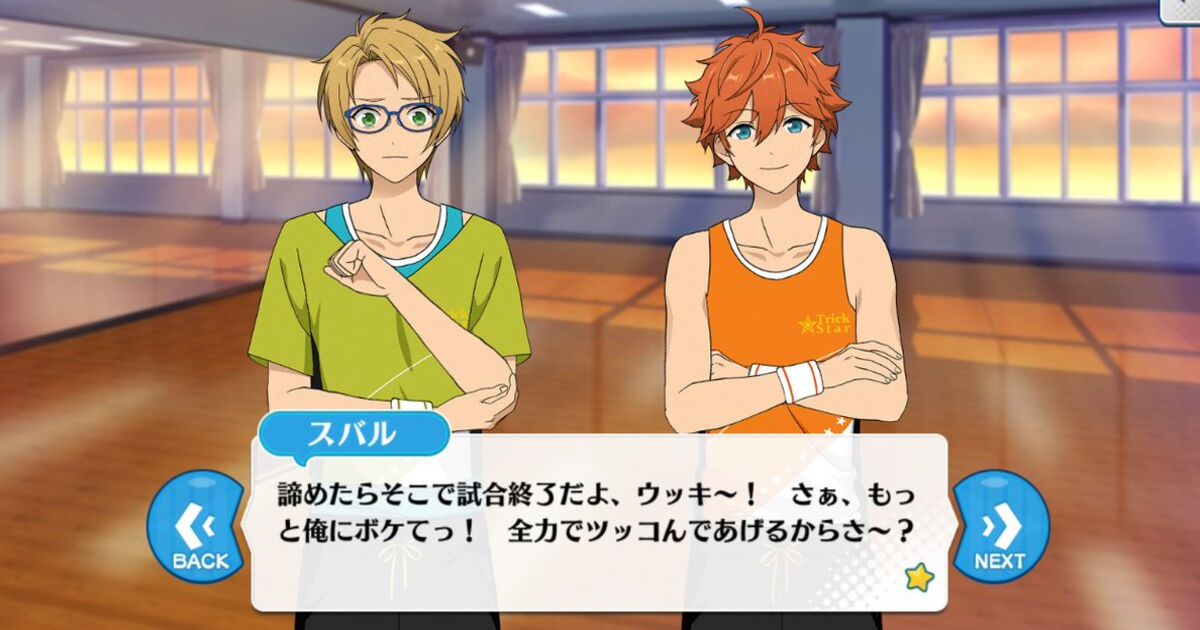Go to the previous line with BACK
The height and width of the screenshot is (630, 1200).
197,526
